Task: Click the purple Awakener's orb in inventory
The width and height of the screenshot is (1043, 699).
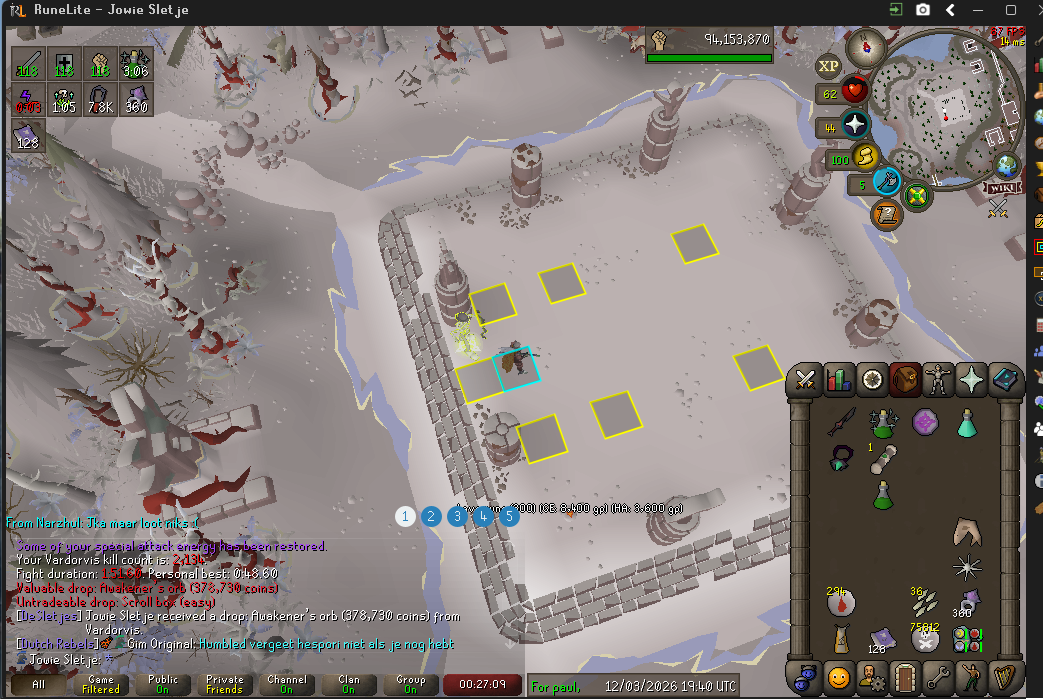Action: [x=925, y=423]
